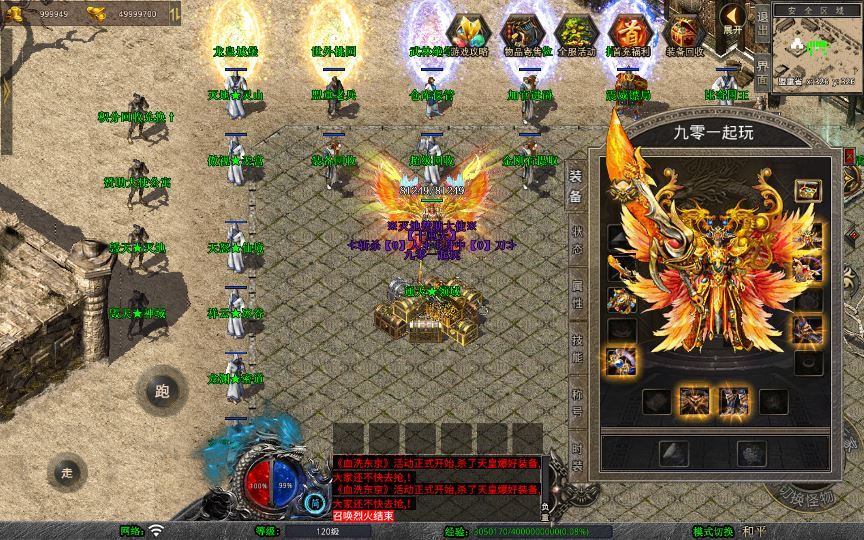The width and height of the screenshot is (864, 540).
Task: Open the safe zone minimap
Action: (x=816, y=48)
